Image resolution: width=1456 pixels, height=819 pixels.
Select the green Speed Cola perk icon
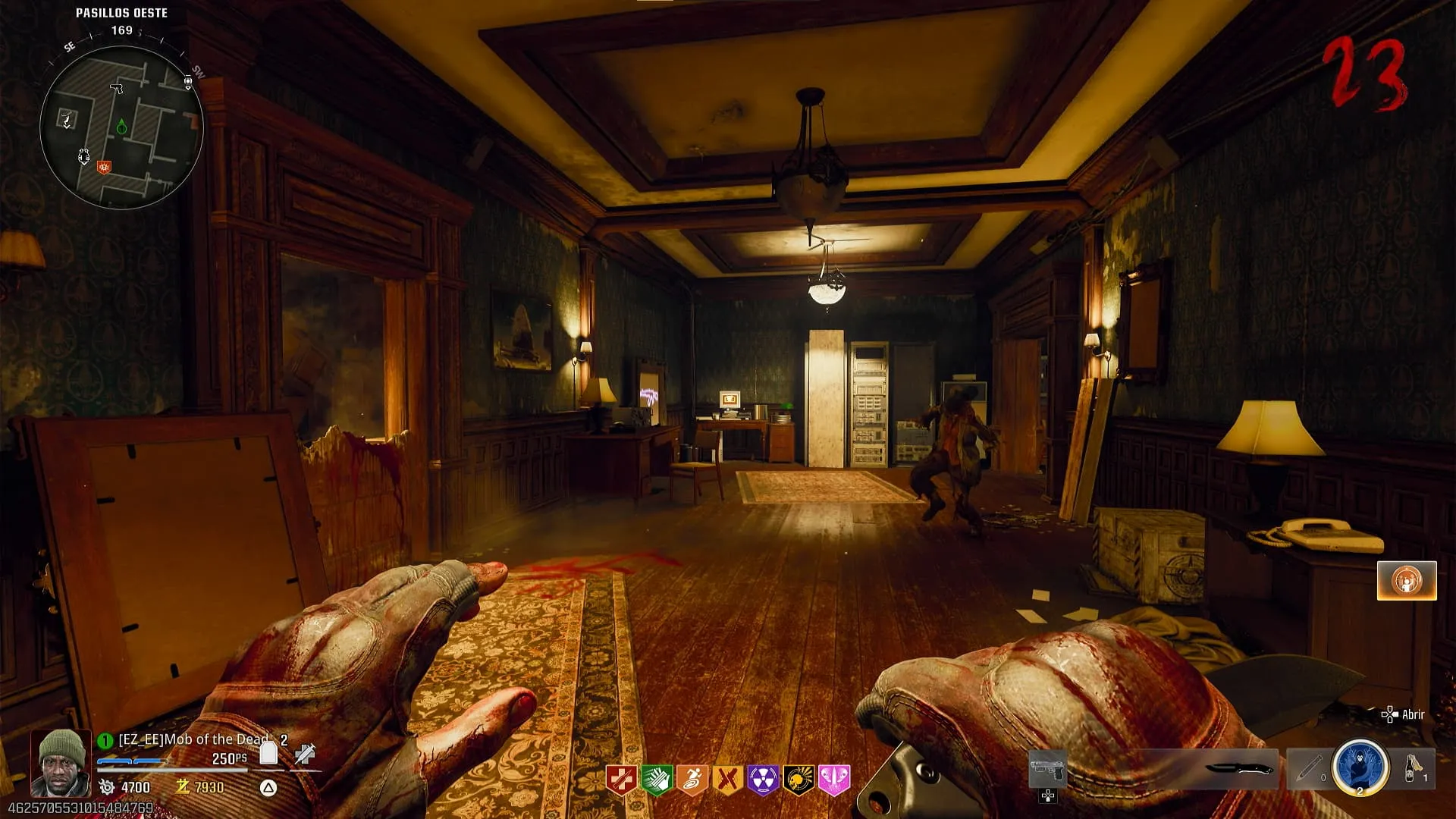pos(657,780)
